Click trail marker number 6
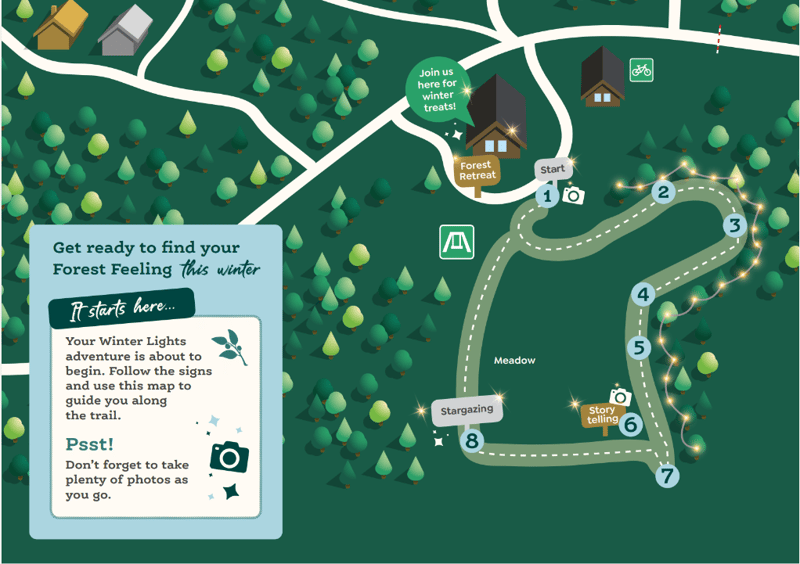The height and width of the screenshot is (564, 800). click(630, 424)
